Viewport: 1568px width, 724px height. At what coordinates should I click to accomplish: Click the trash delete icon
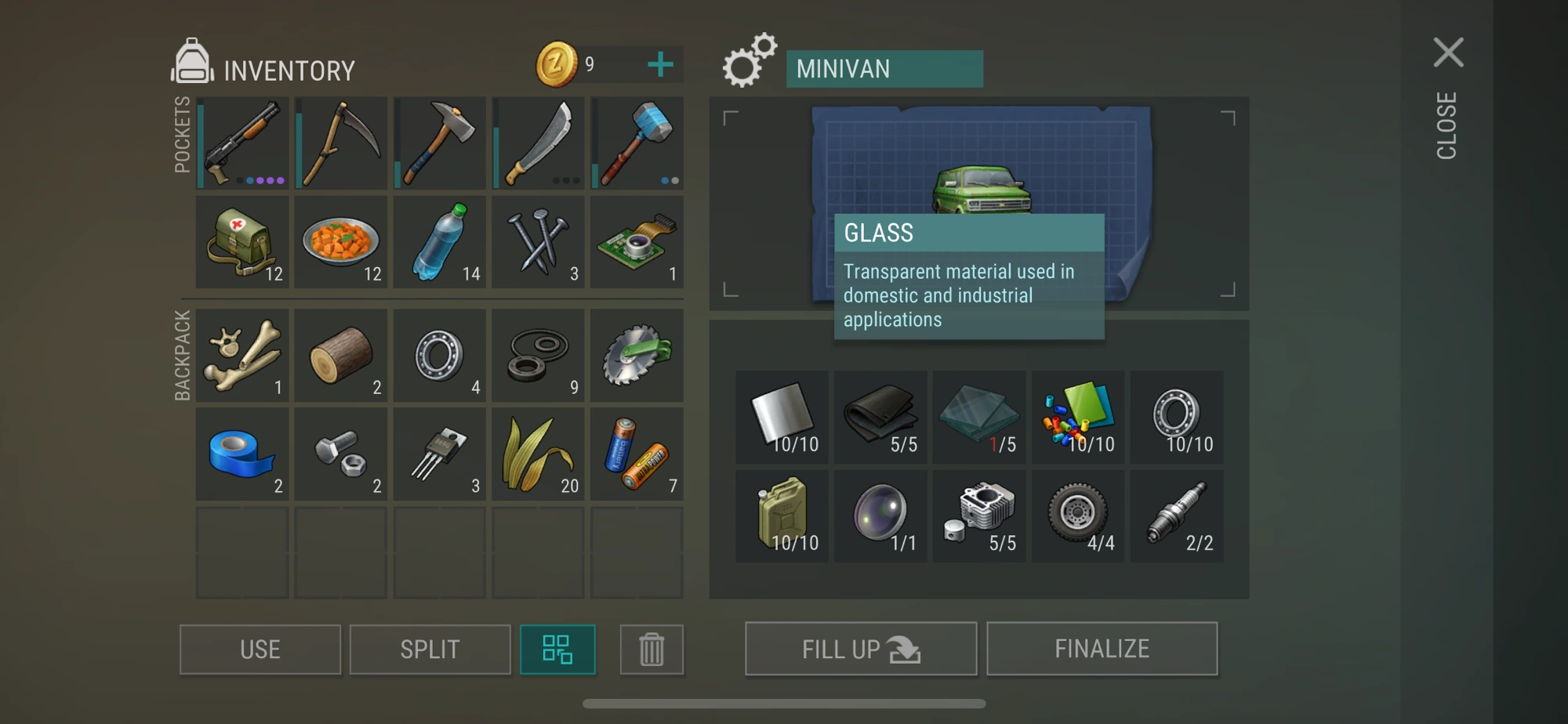click(x=652, y=650)
